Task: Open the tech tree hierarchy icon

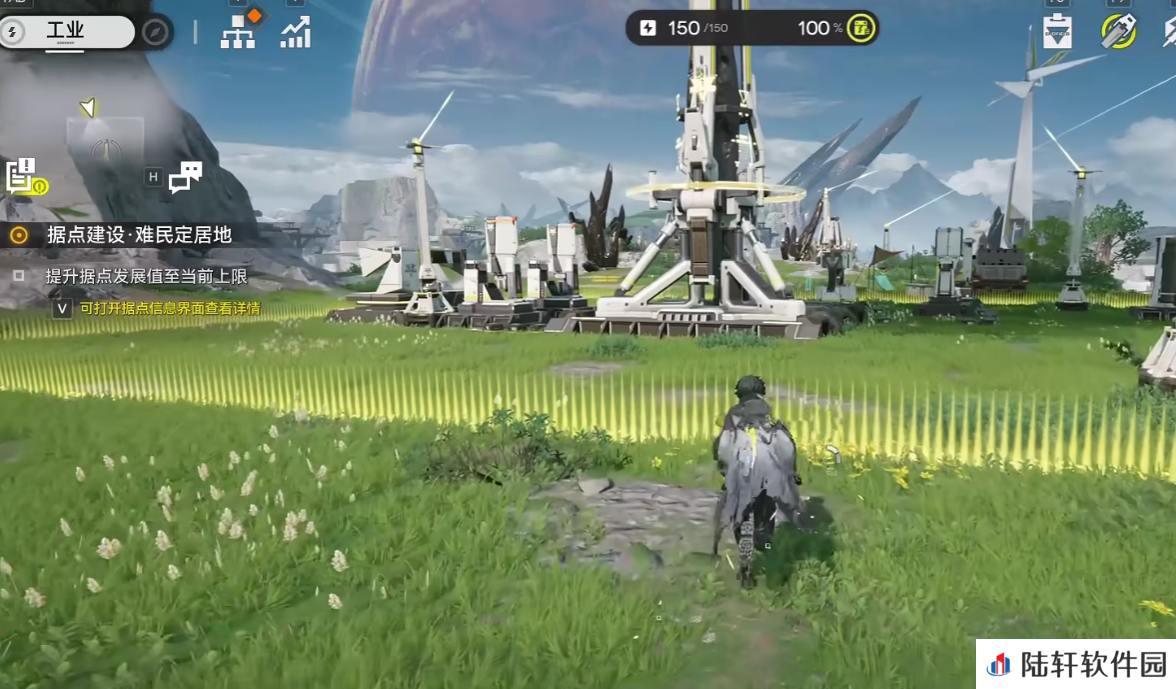Action: tap(238, 33)
